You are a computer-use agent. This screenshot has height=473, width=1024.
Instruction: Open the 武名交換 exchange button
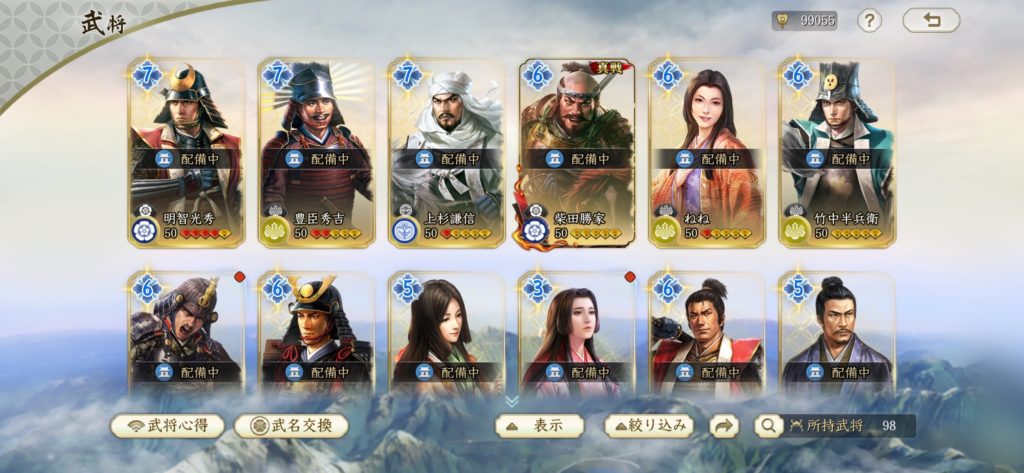click(291, 425)
